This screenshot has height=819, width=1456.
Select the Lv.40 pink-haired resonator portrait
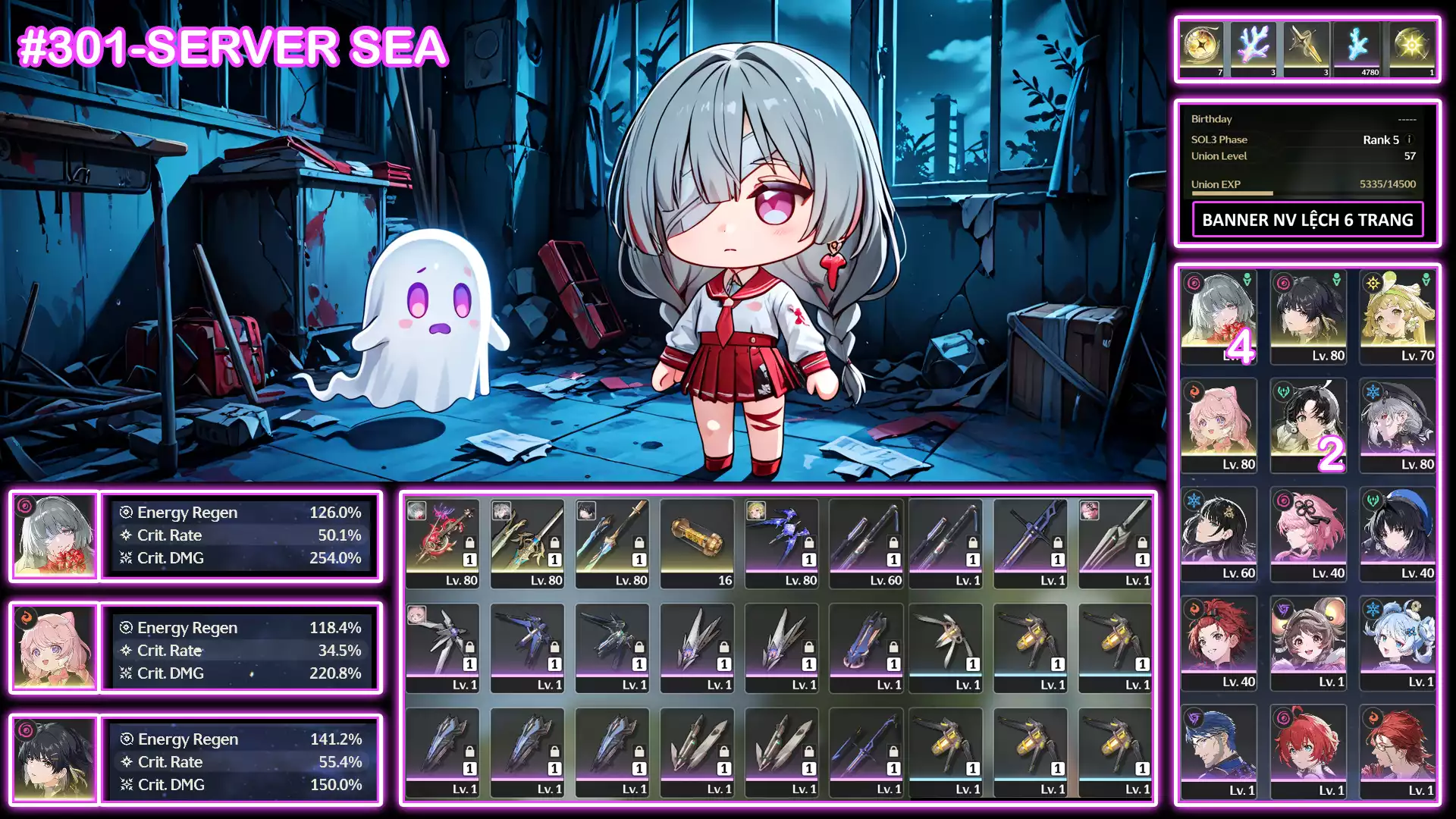point(1308,531)
